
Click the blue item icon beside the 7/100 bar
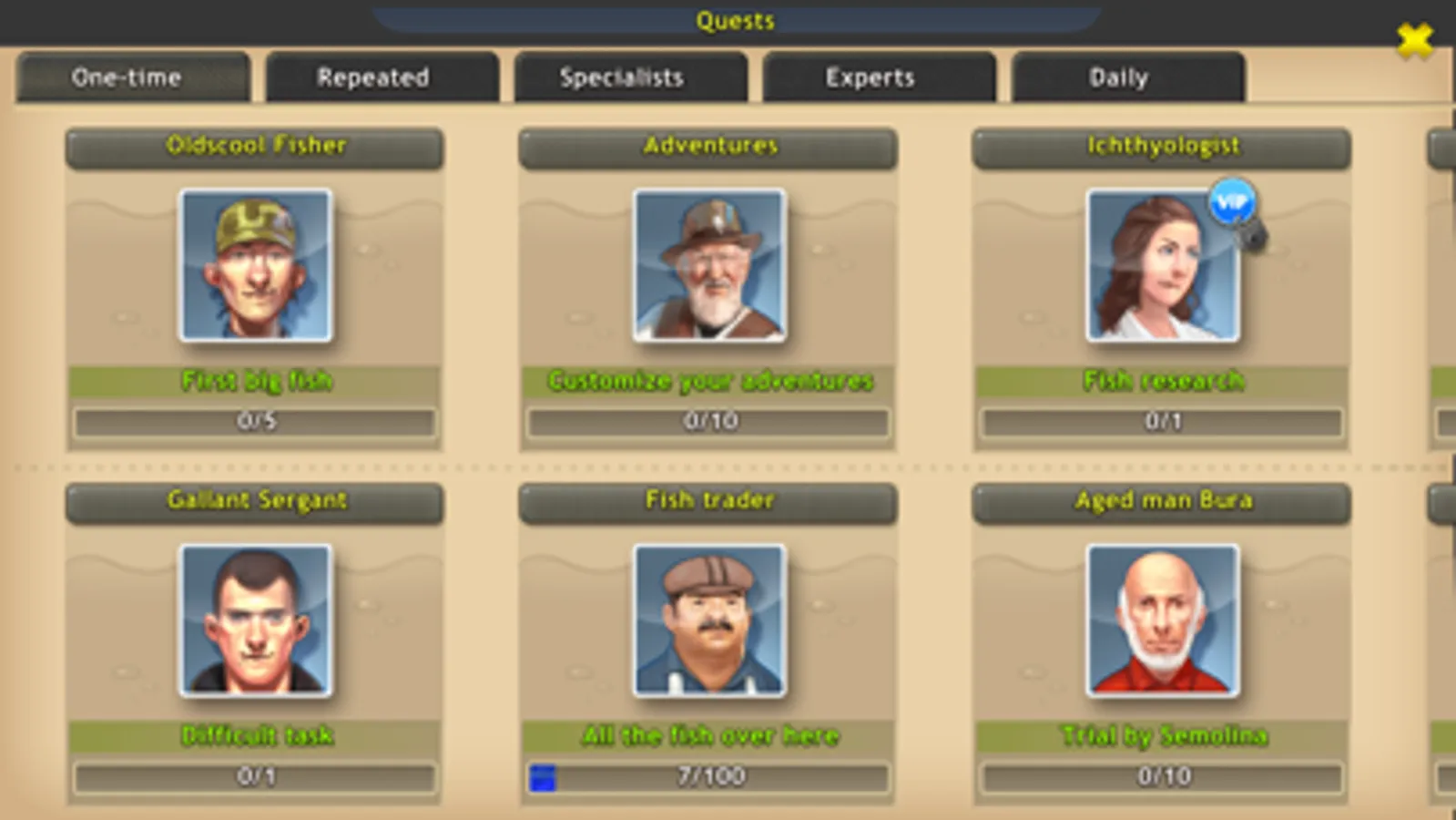541,776
